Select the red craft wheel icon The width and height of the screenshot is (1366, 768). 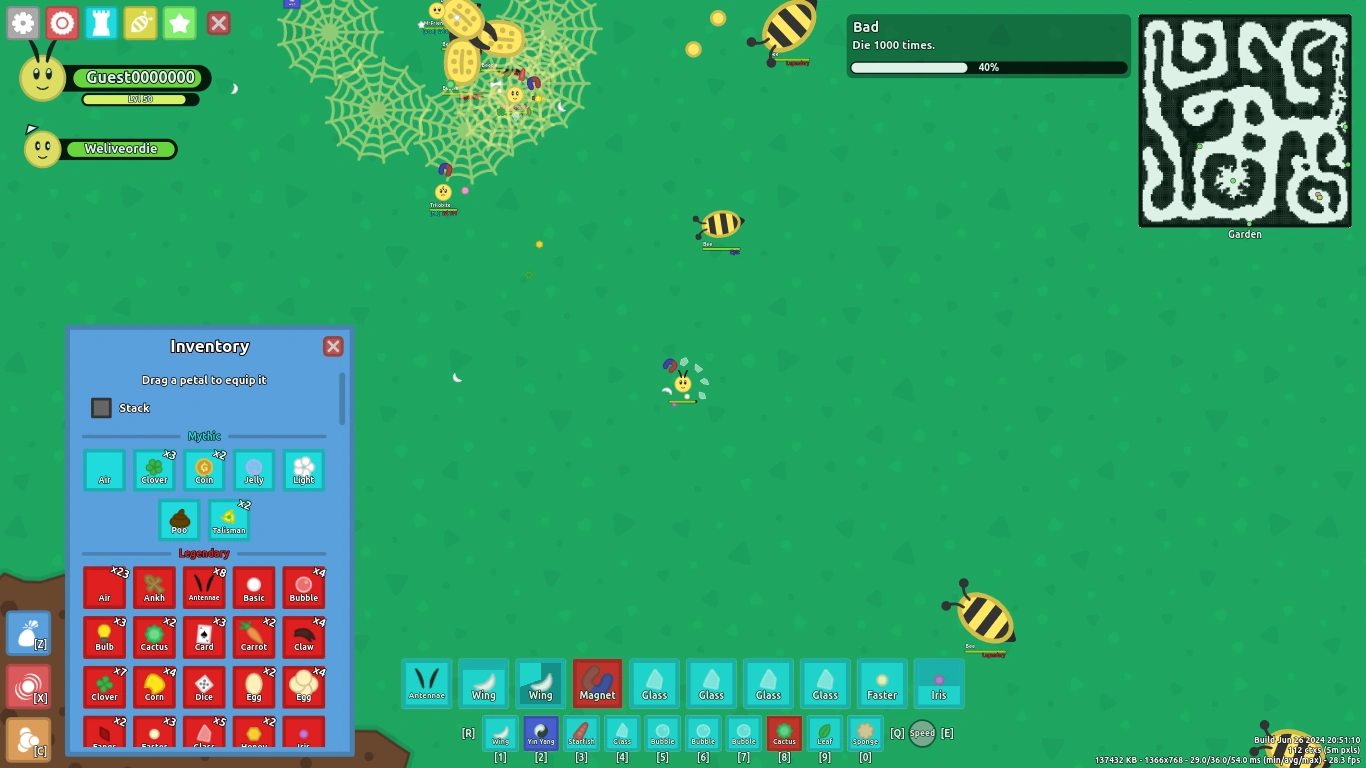(62, 22)
